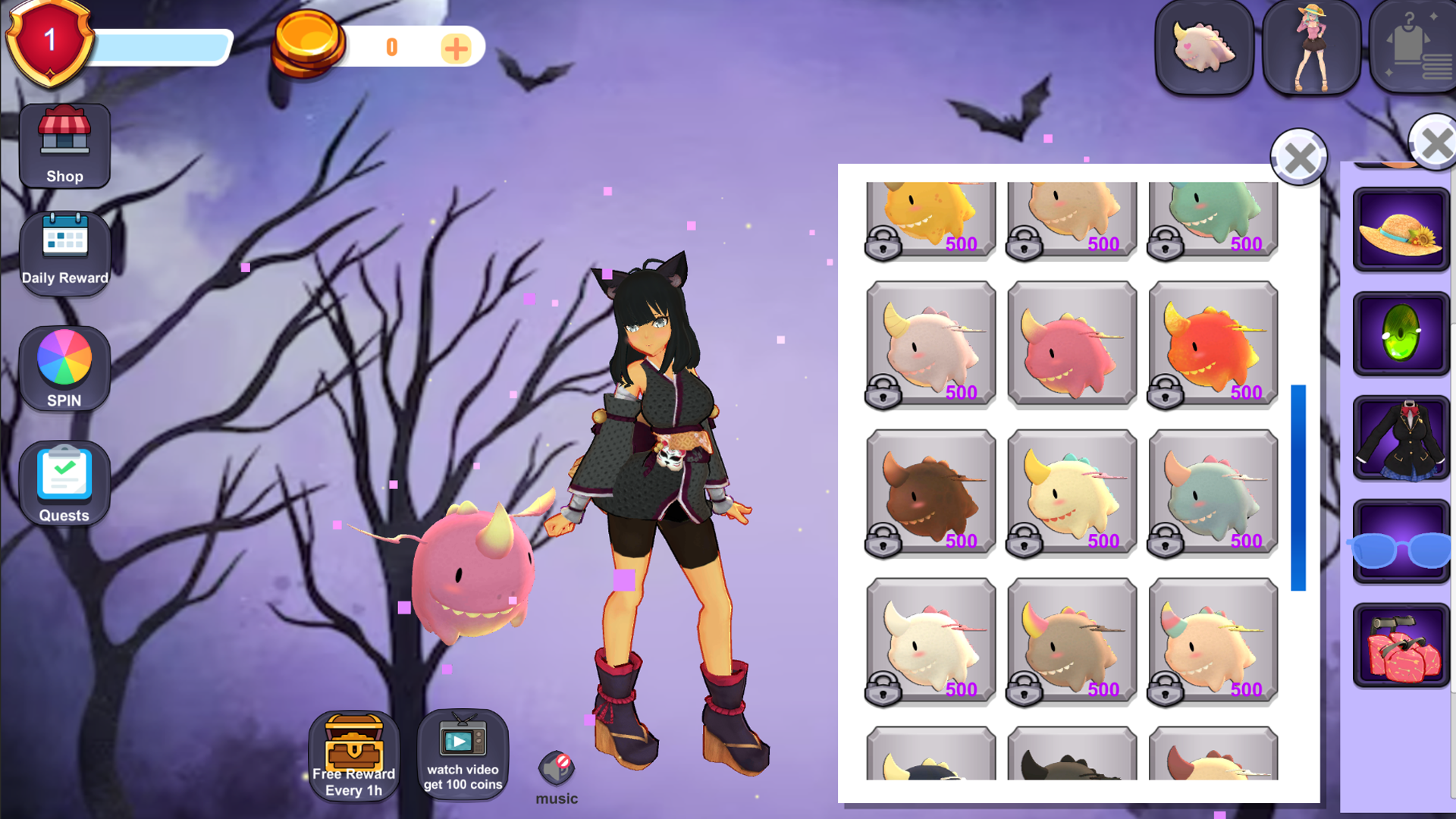Expand coin purchase with the plus button
The image size is (1456, 819).
pos(456,48)
